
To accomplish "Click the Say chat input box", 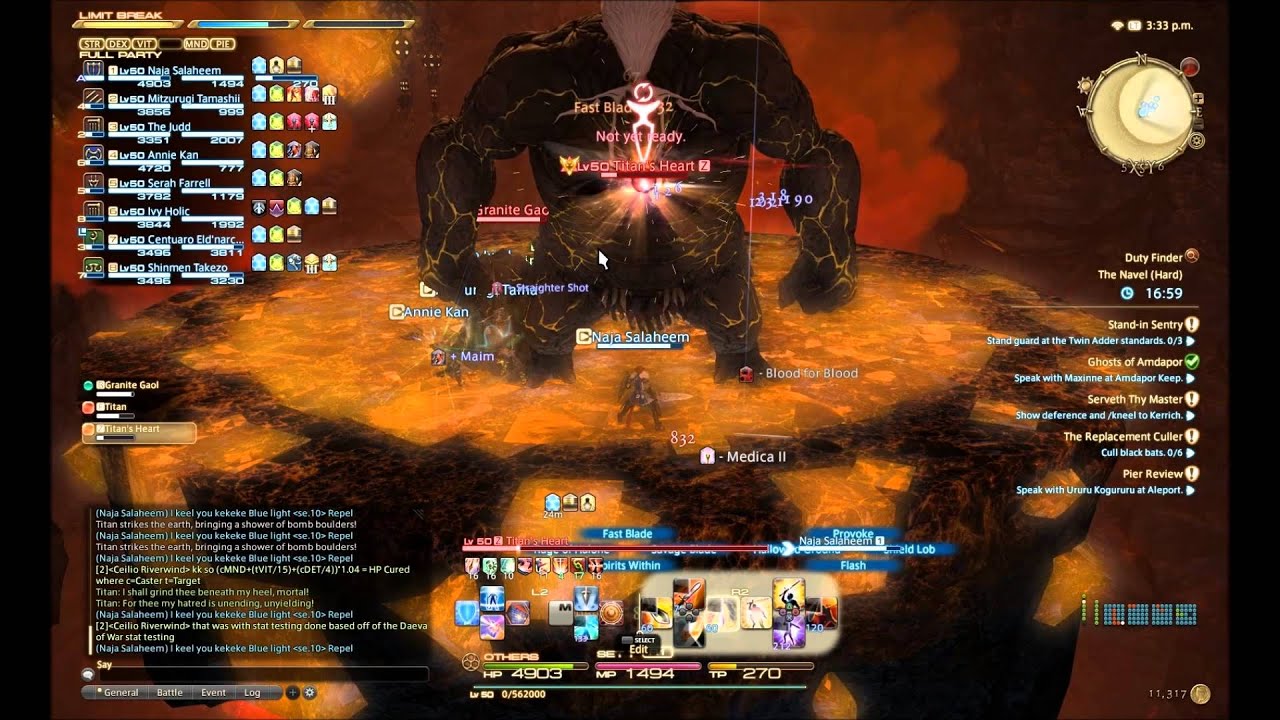I will click(x=260, y=675).
